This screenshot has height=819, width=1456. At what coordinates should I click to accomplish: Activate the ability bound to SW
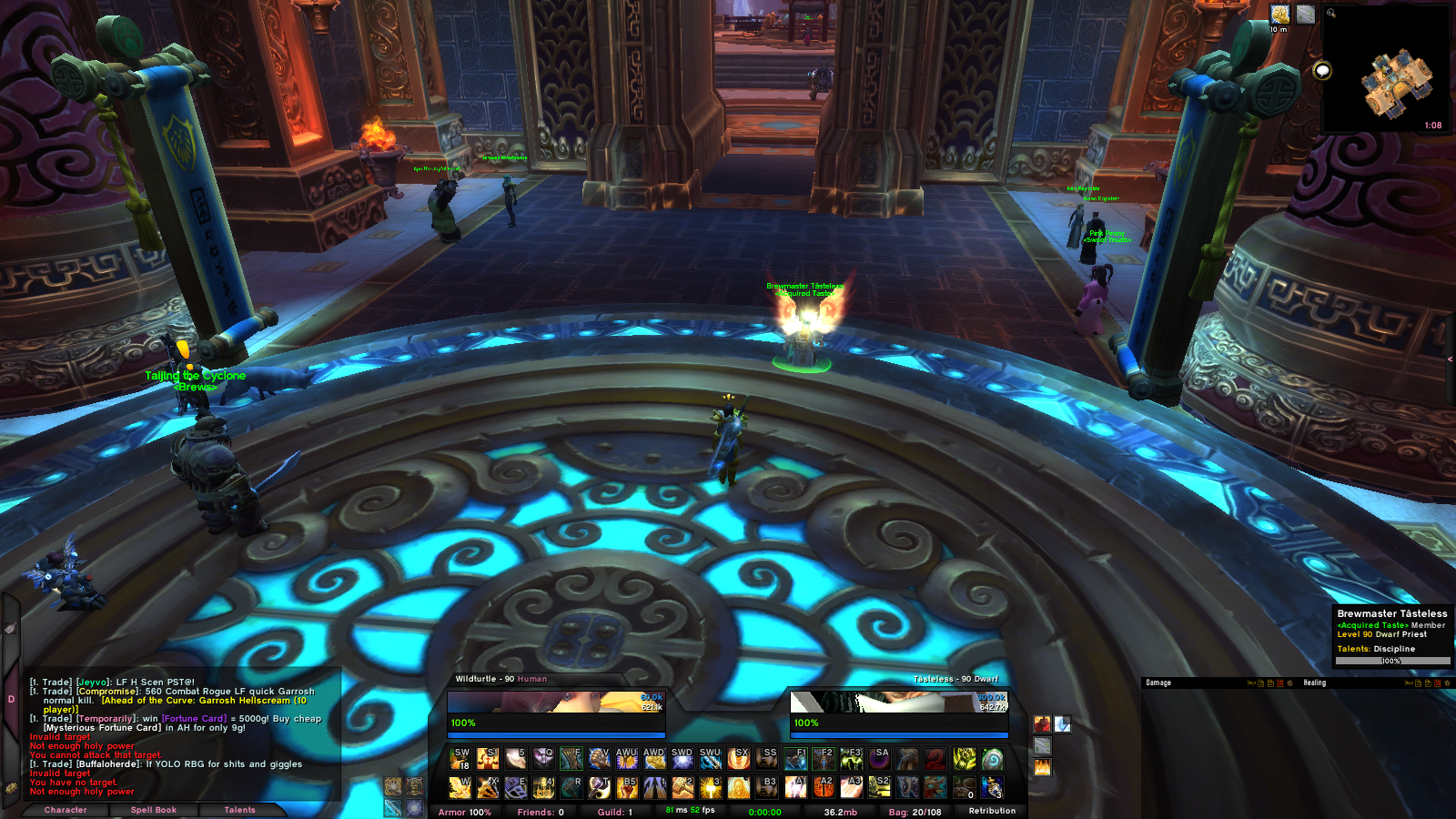tap(460, 759)
